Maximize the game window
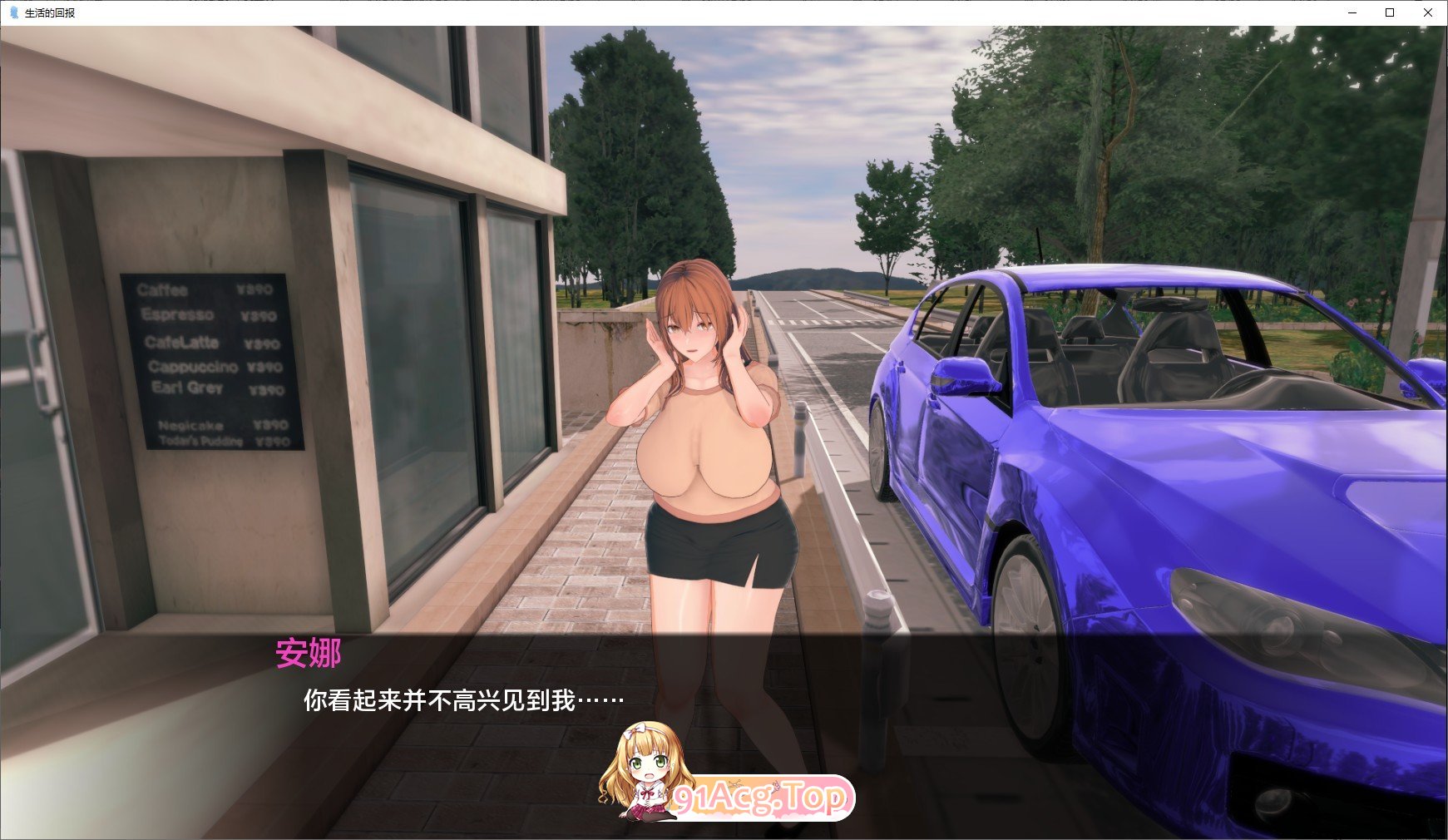Viewport: 1448px width, 840px height. pyautogui.click(x=1390, y=13)
